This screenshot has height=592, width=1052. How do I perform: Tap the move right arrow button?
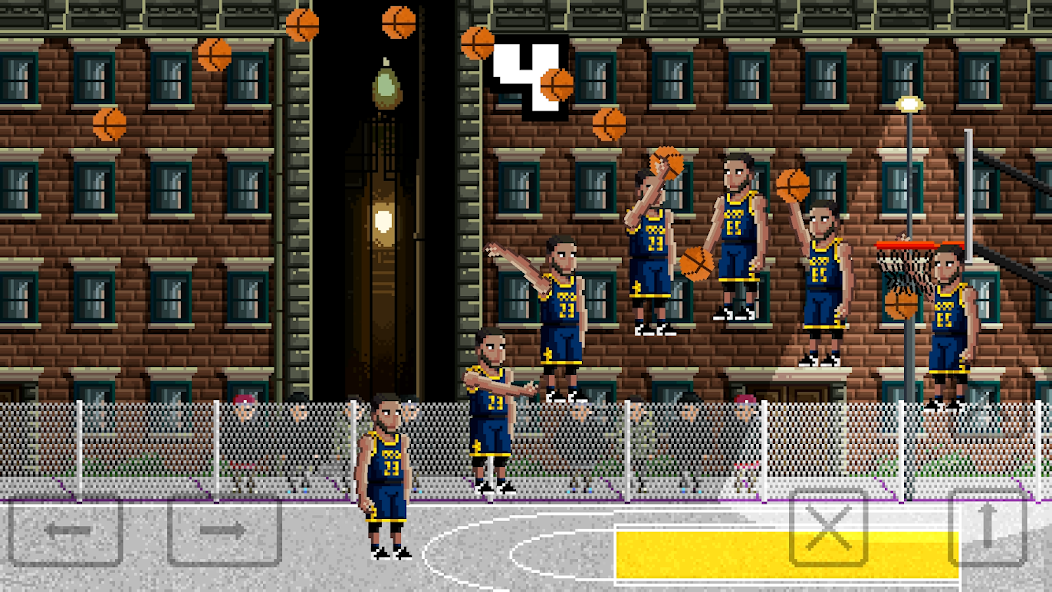point(224,531)
